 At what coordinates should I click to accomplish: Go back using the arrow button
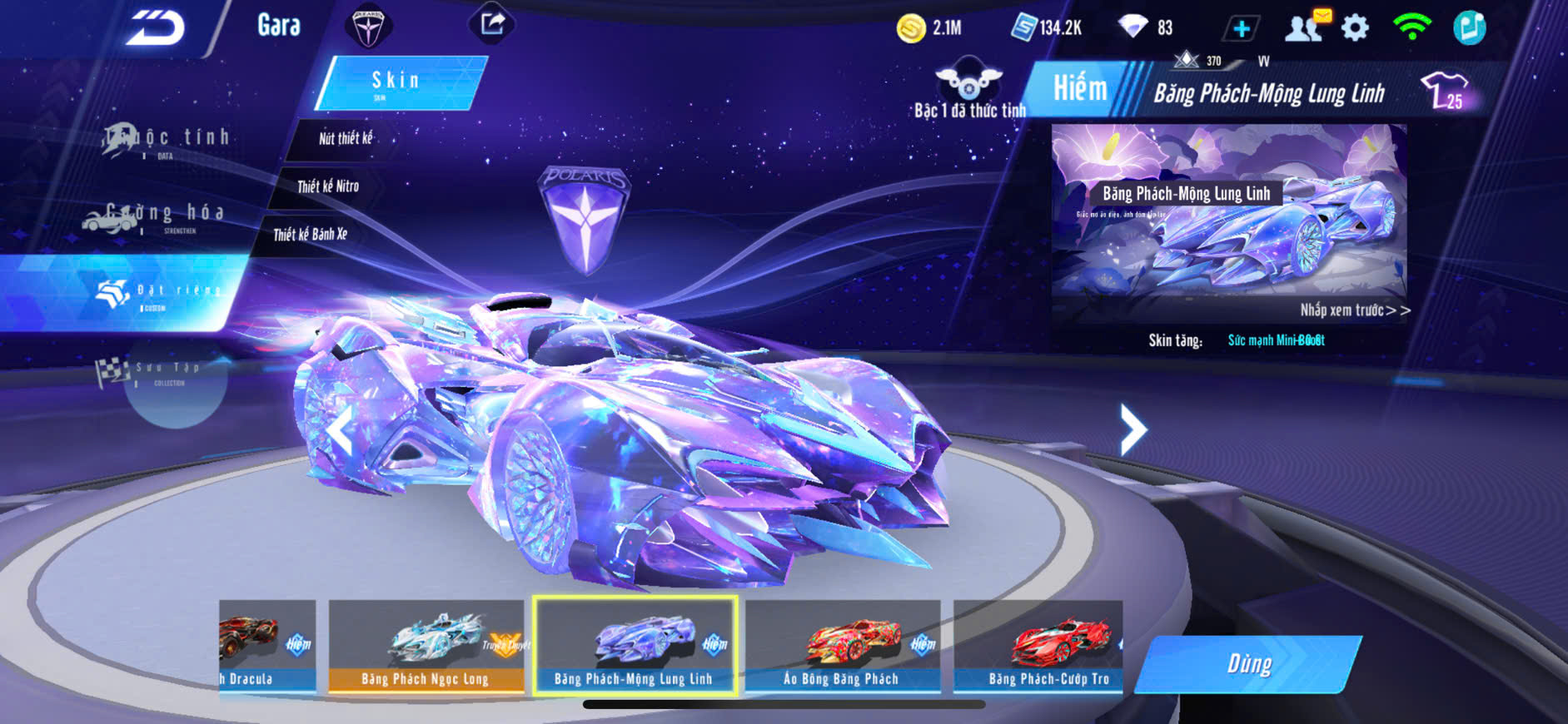(155, 28)
